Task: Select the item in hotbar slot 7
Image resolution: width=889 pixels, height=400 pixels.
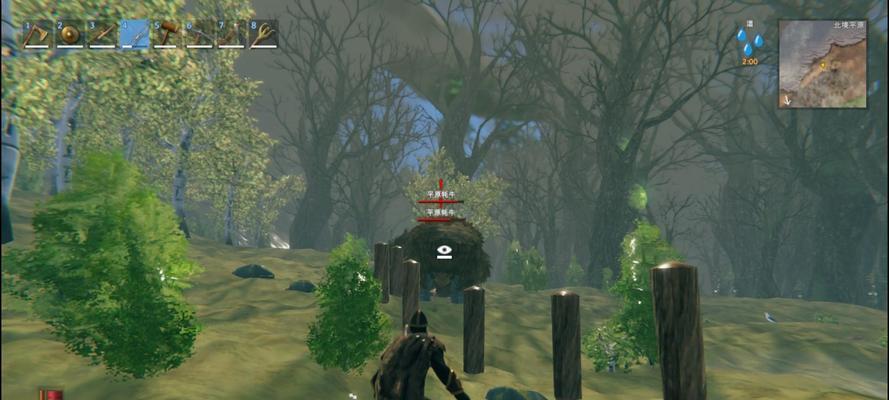Action: click(231, 34)
